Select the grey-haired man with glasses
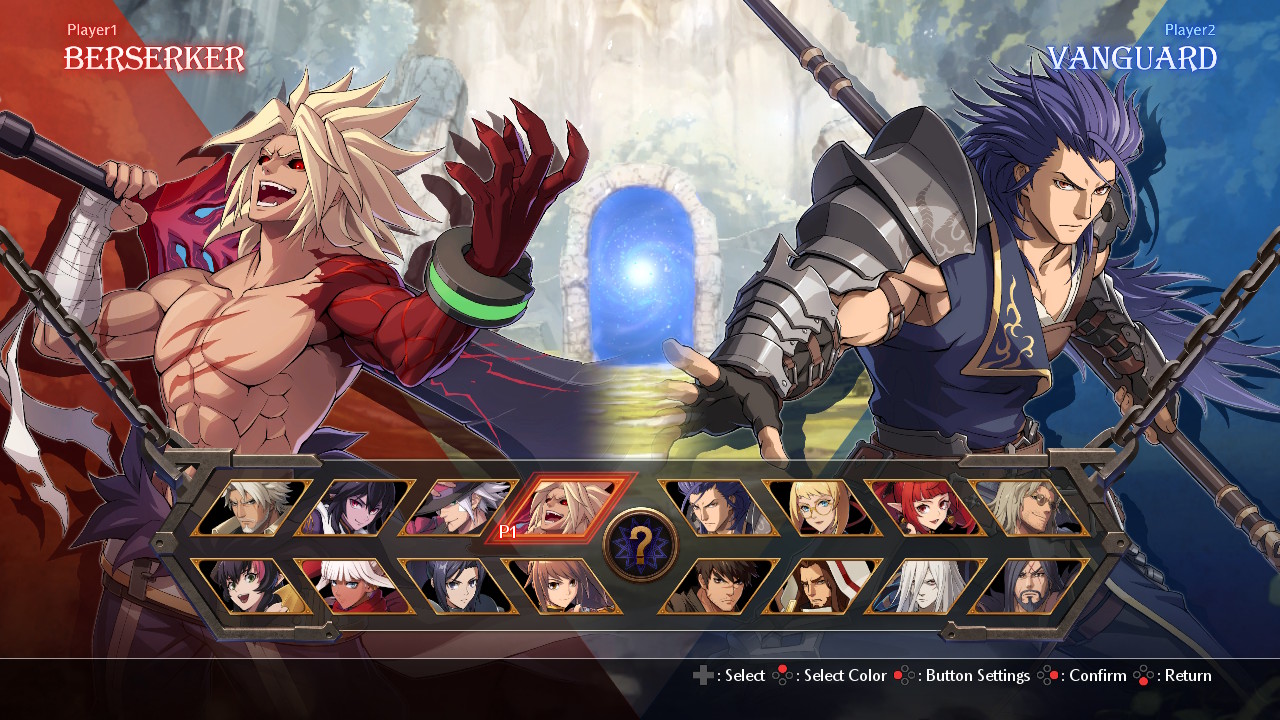Screen dimensions: 1280x720 [1030, 508]
